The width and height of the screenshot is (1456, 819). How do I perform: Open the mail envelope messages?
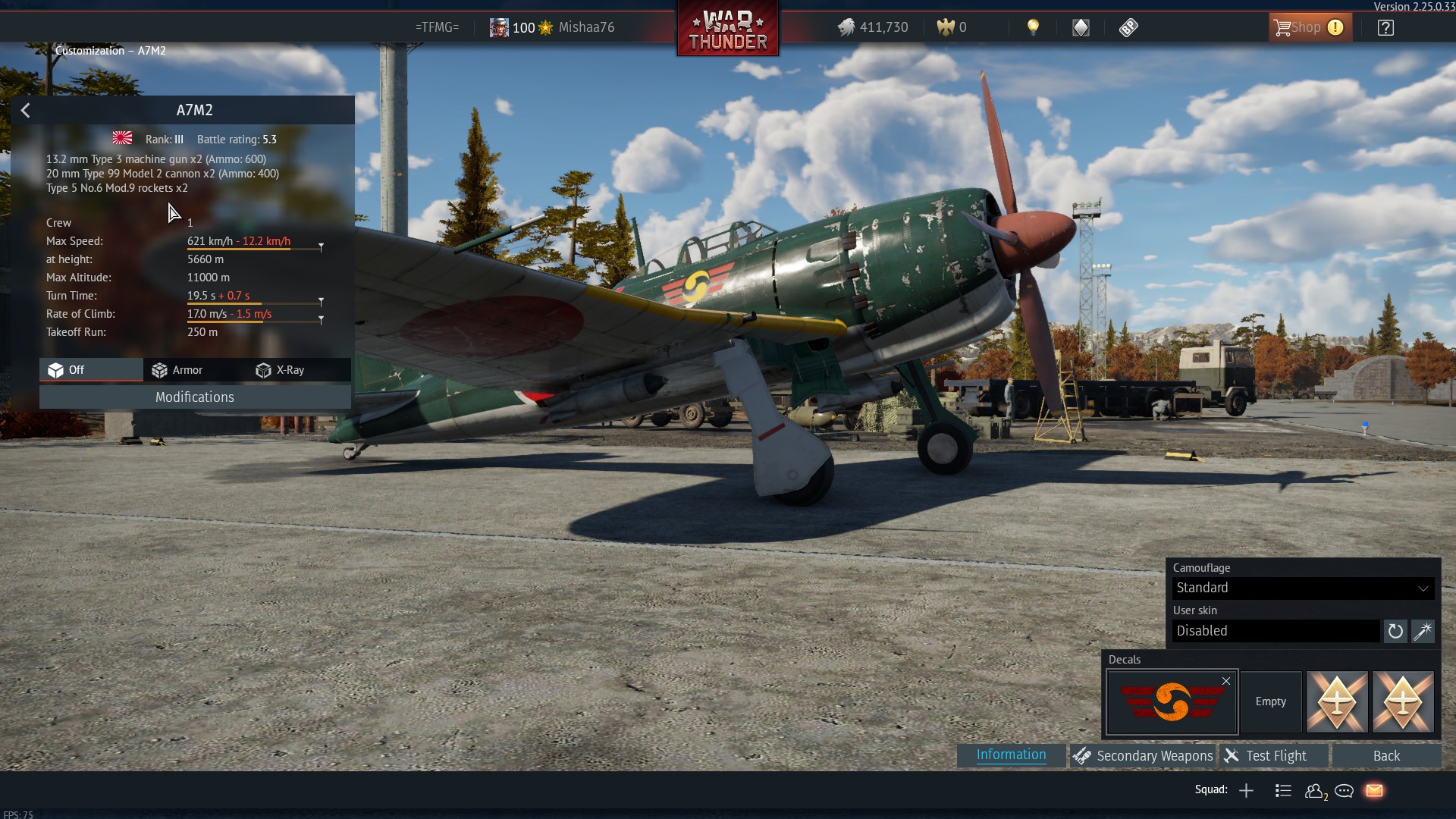coord(1374,791)
